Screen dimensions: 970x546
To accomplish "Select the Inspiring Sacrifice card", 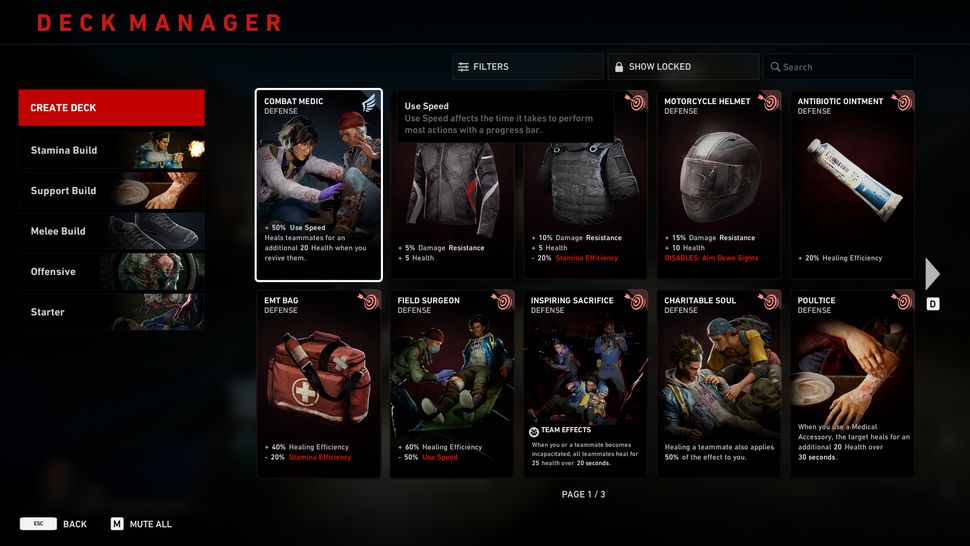I will 585,384.
